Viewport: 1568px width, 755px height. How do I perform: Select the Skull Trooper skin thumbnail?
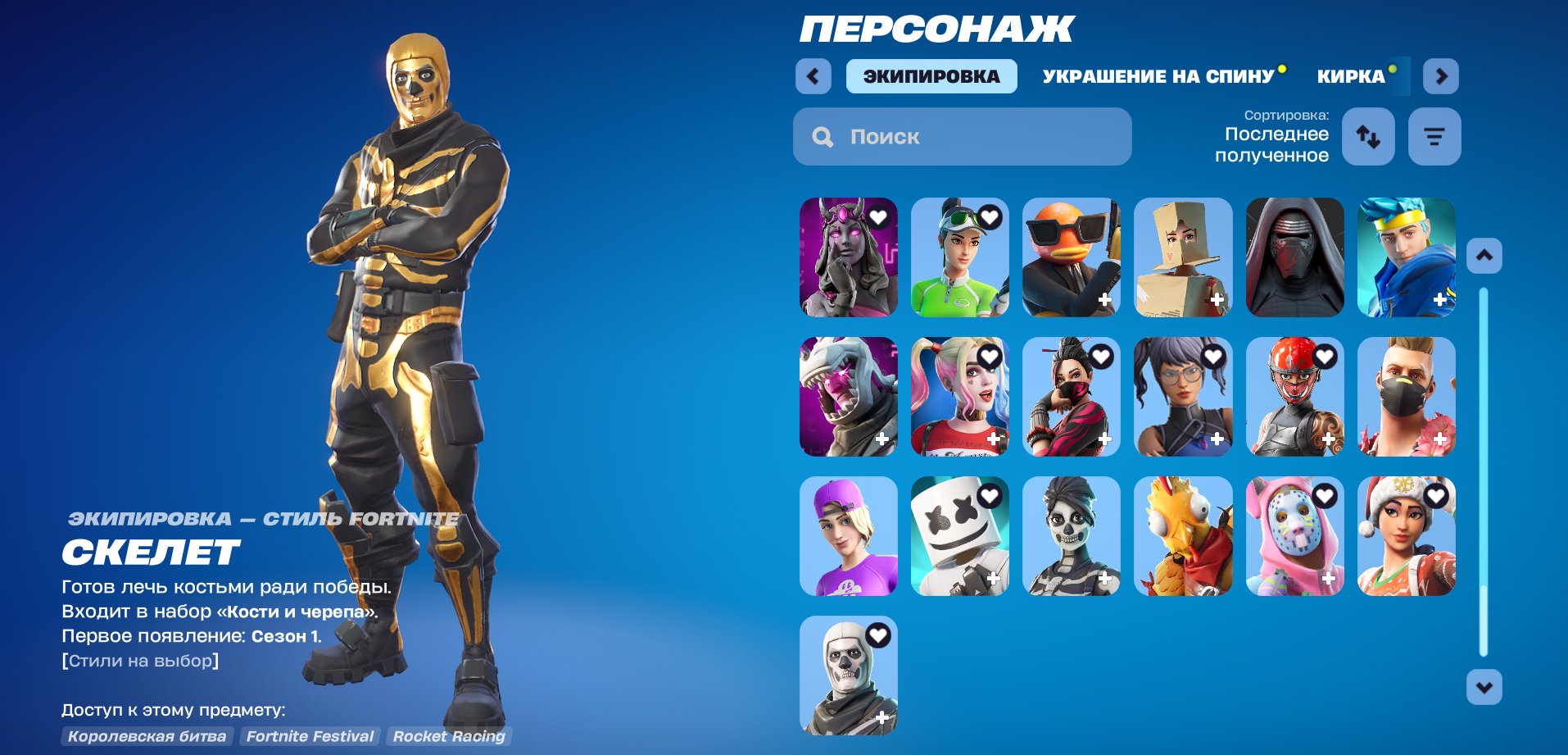pos(848,678)
